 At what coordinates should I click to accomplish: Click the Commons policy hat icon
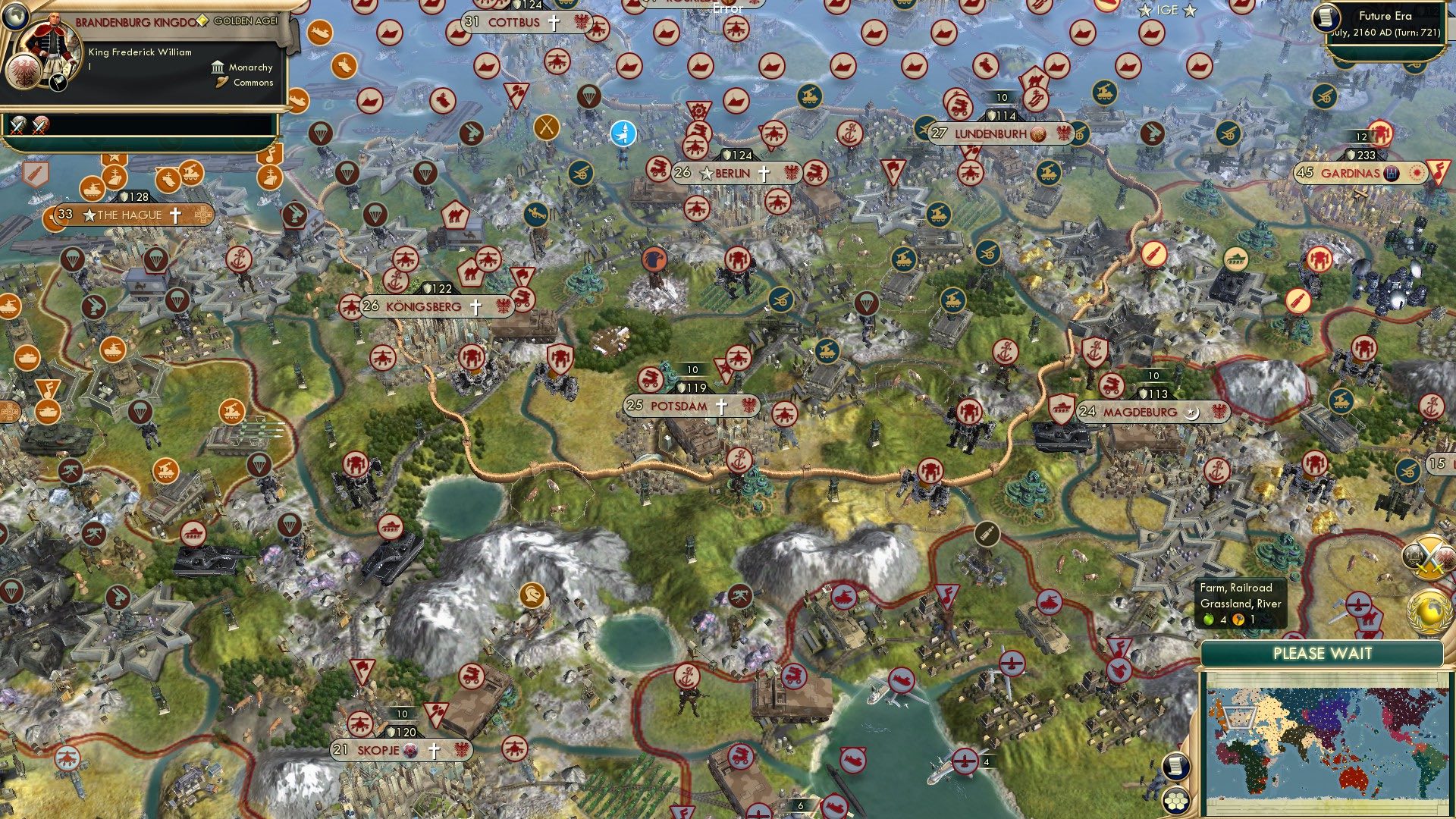click(x=222, y=83)
